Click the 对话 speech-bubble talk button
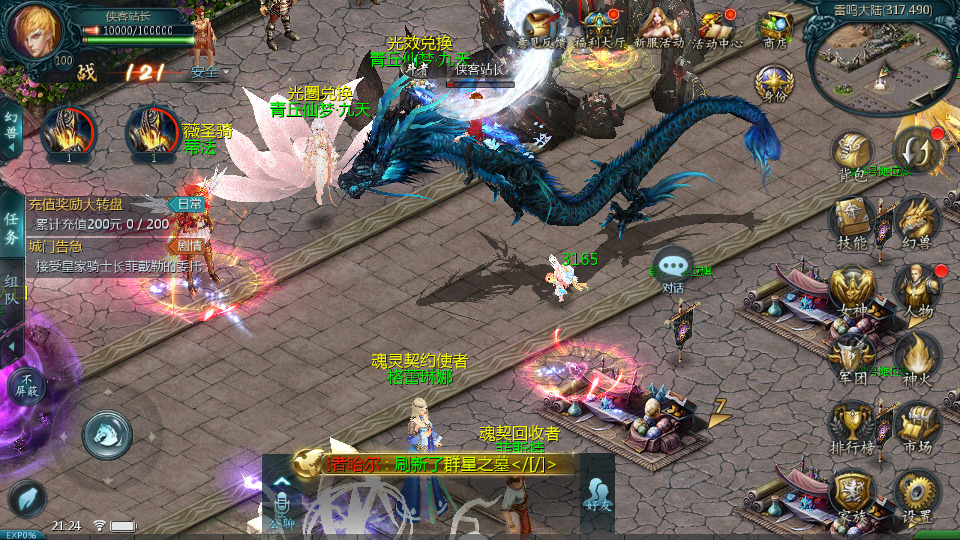960x540 pixels. 674,268
